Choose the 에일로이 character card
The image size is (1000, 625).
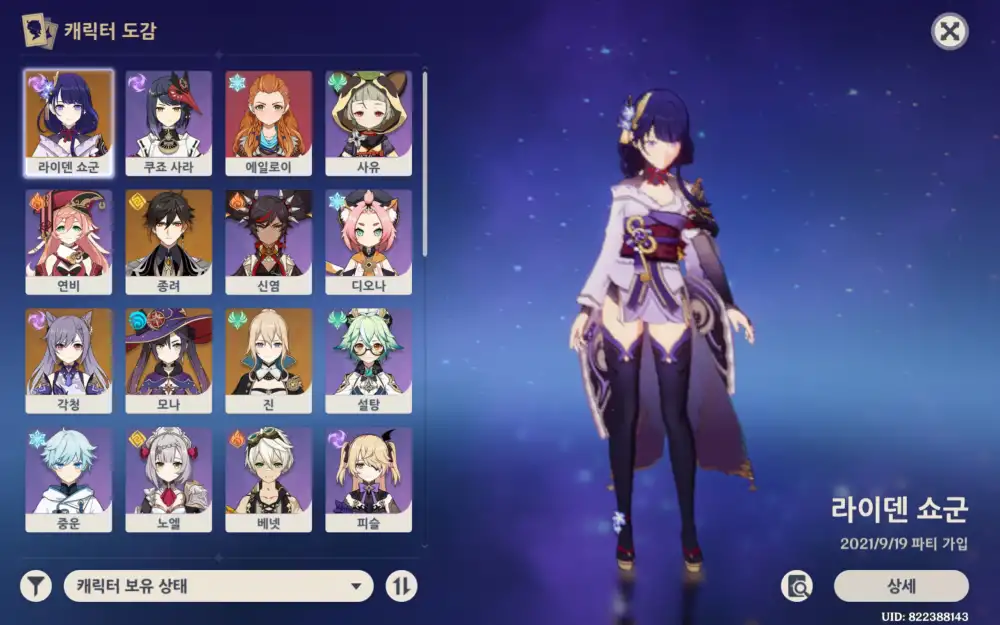click(x=269, y=122)
